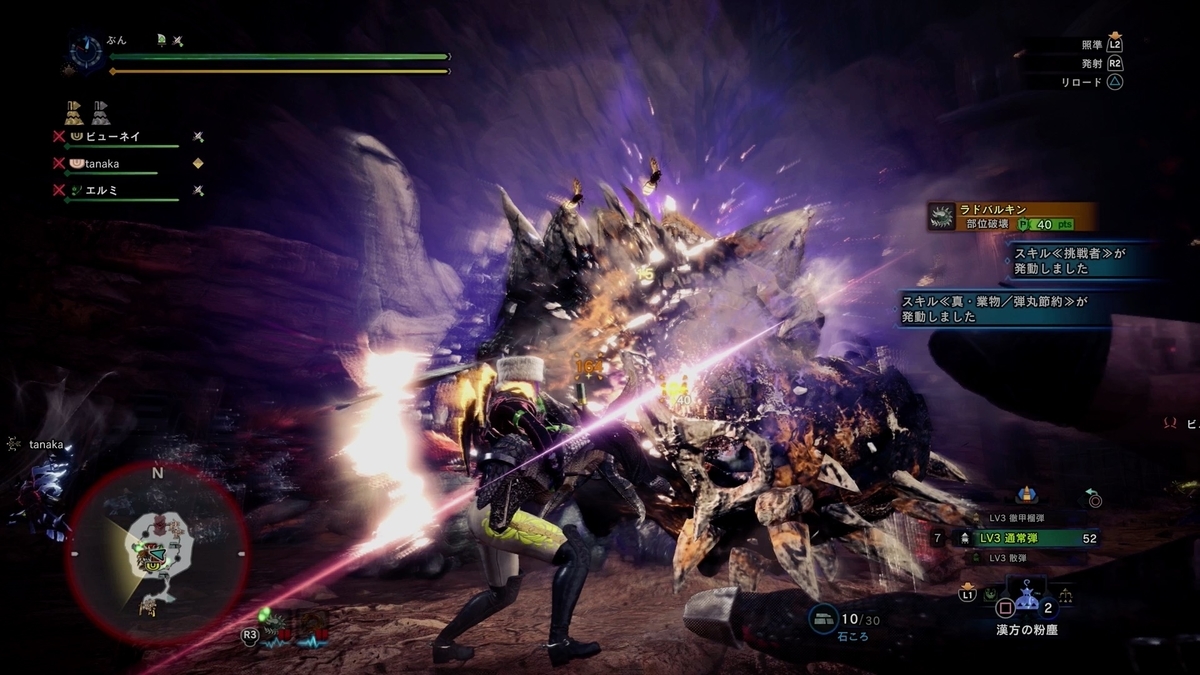Use the 漢方の粉塵 item
The width and height of the screenshot is (1200, 675).
point(1026,606)
